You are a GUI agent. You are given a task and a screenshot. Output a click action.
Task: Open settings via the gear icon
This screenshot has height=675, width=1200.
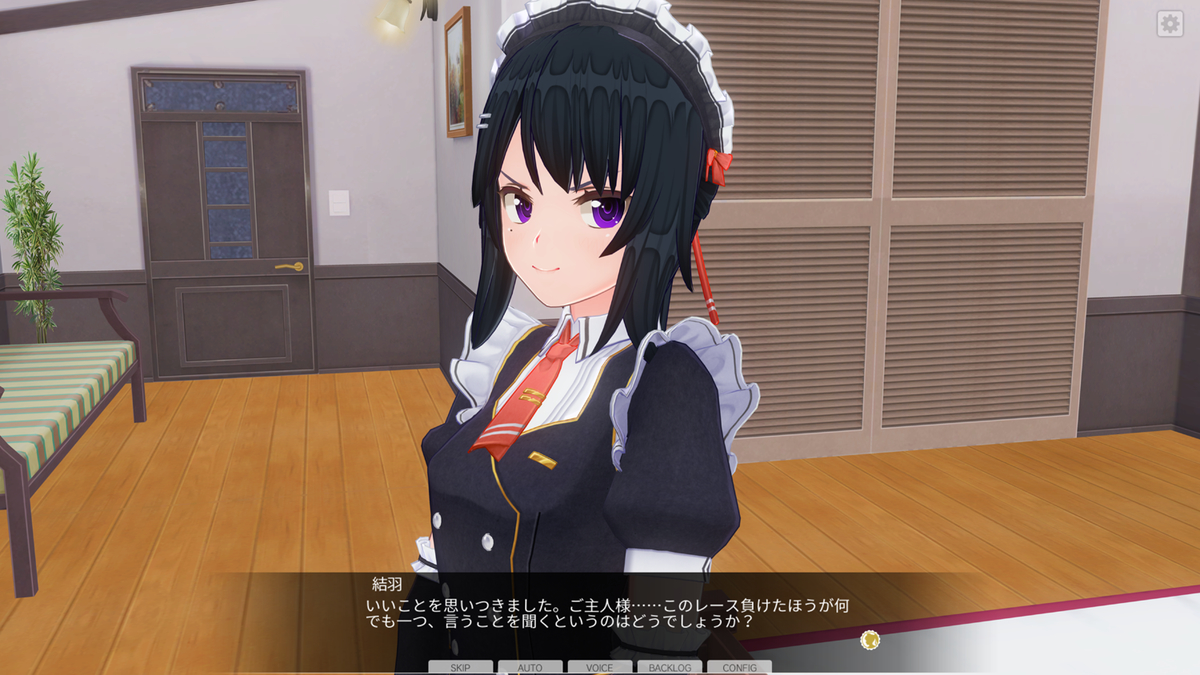tap(1169, 25)
